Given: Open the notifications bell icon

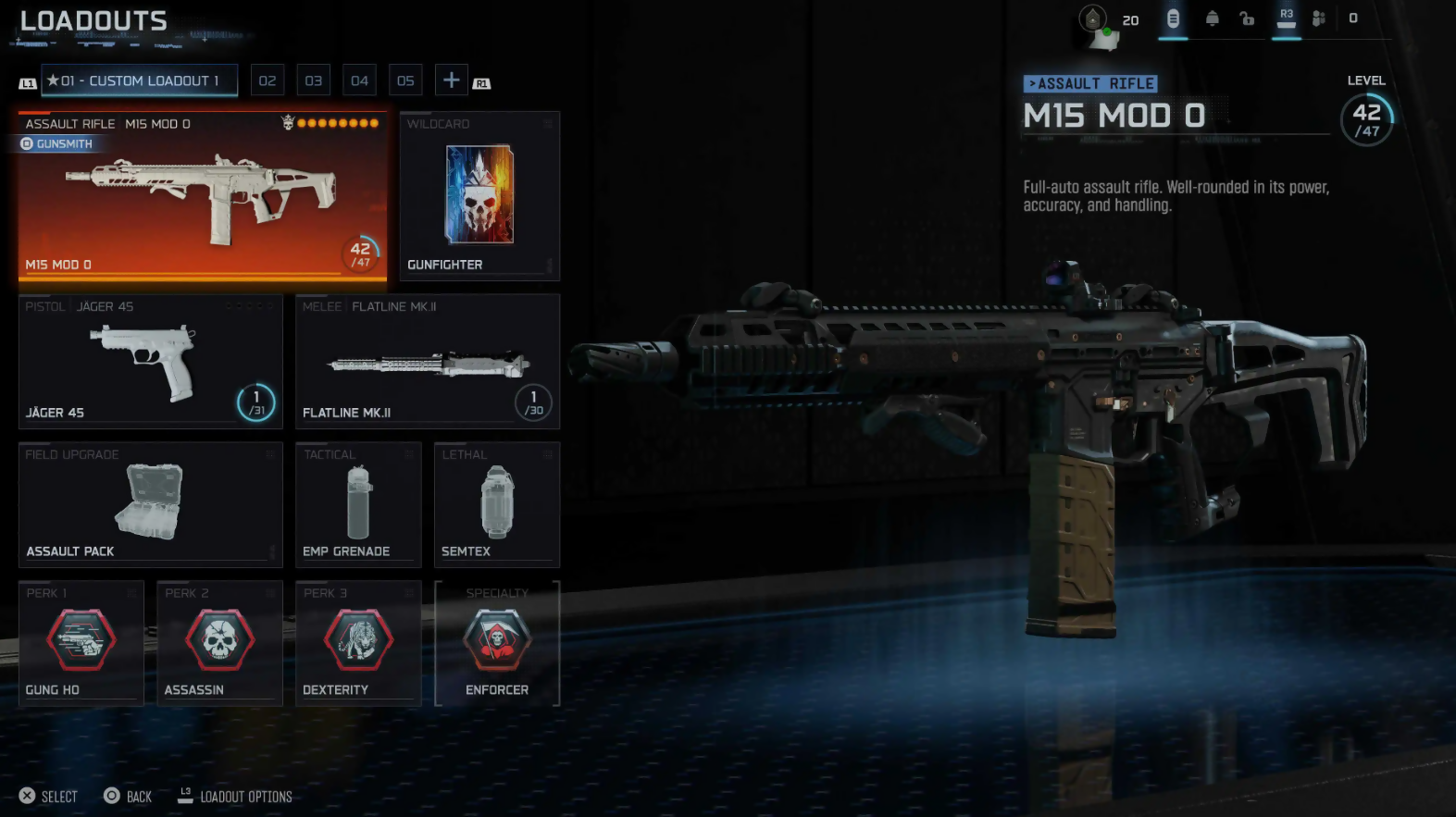Looking at the screenshot, I should coord(1212,19).
